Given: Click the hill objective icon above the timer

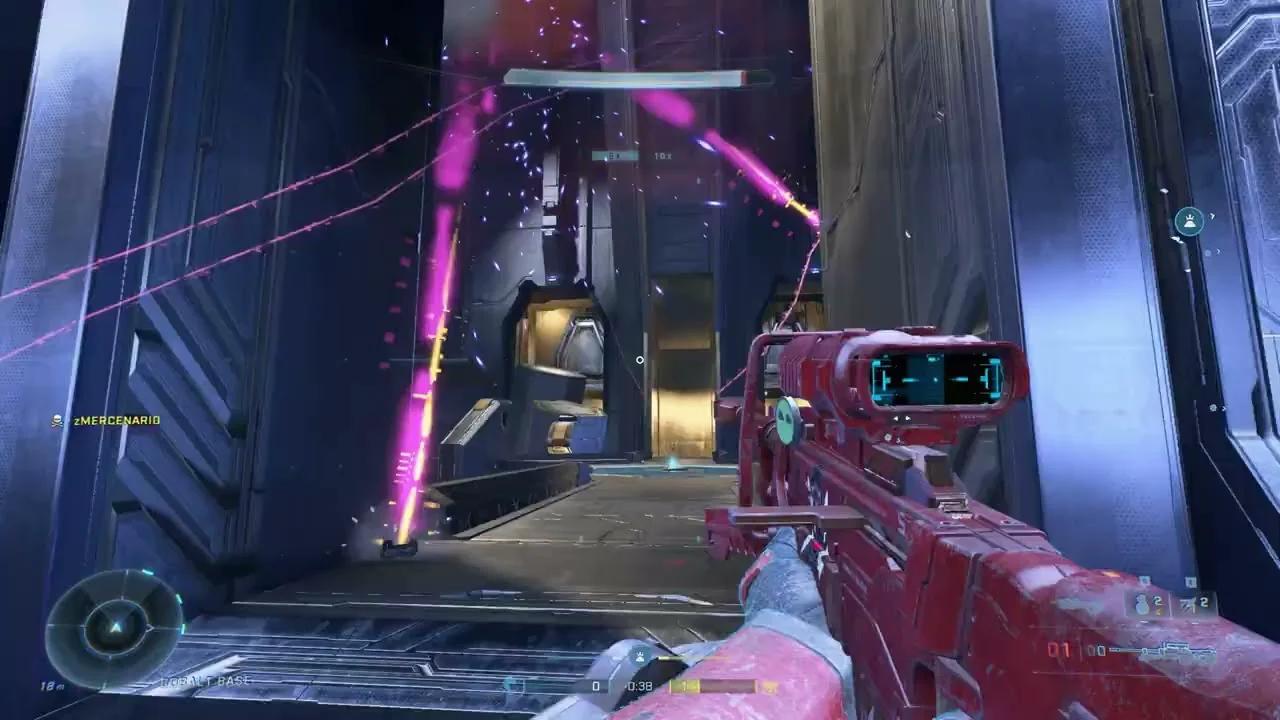Looking at the screenshot, I should 639,657.
